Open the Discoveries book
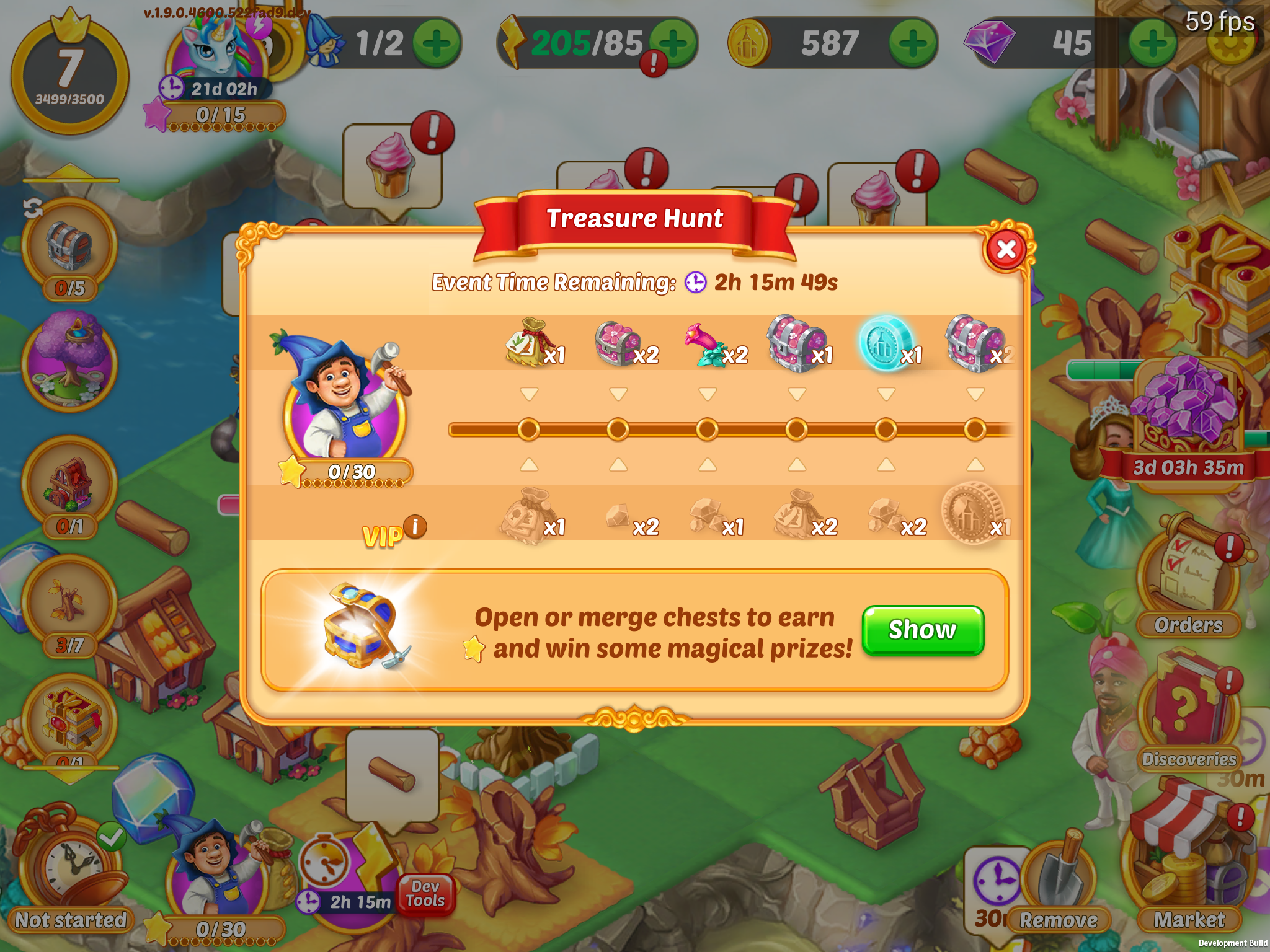Screen dimensions: 1270x952 click(1187, 713)
